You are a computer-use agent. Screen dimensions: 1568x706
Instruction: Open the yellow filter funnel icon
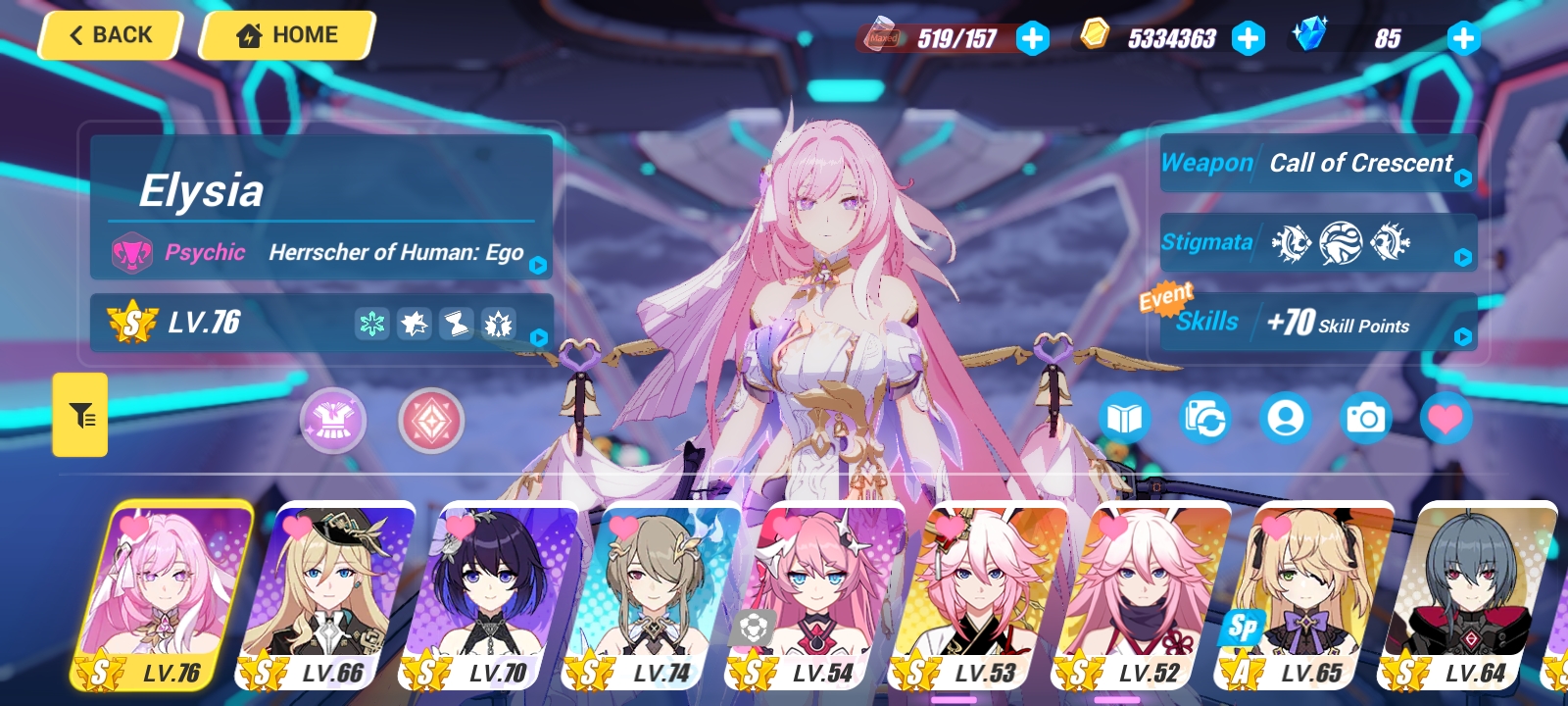click(x=79, y=415)
